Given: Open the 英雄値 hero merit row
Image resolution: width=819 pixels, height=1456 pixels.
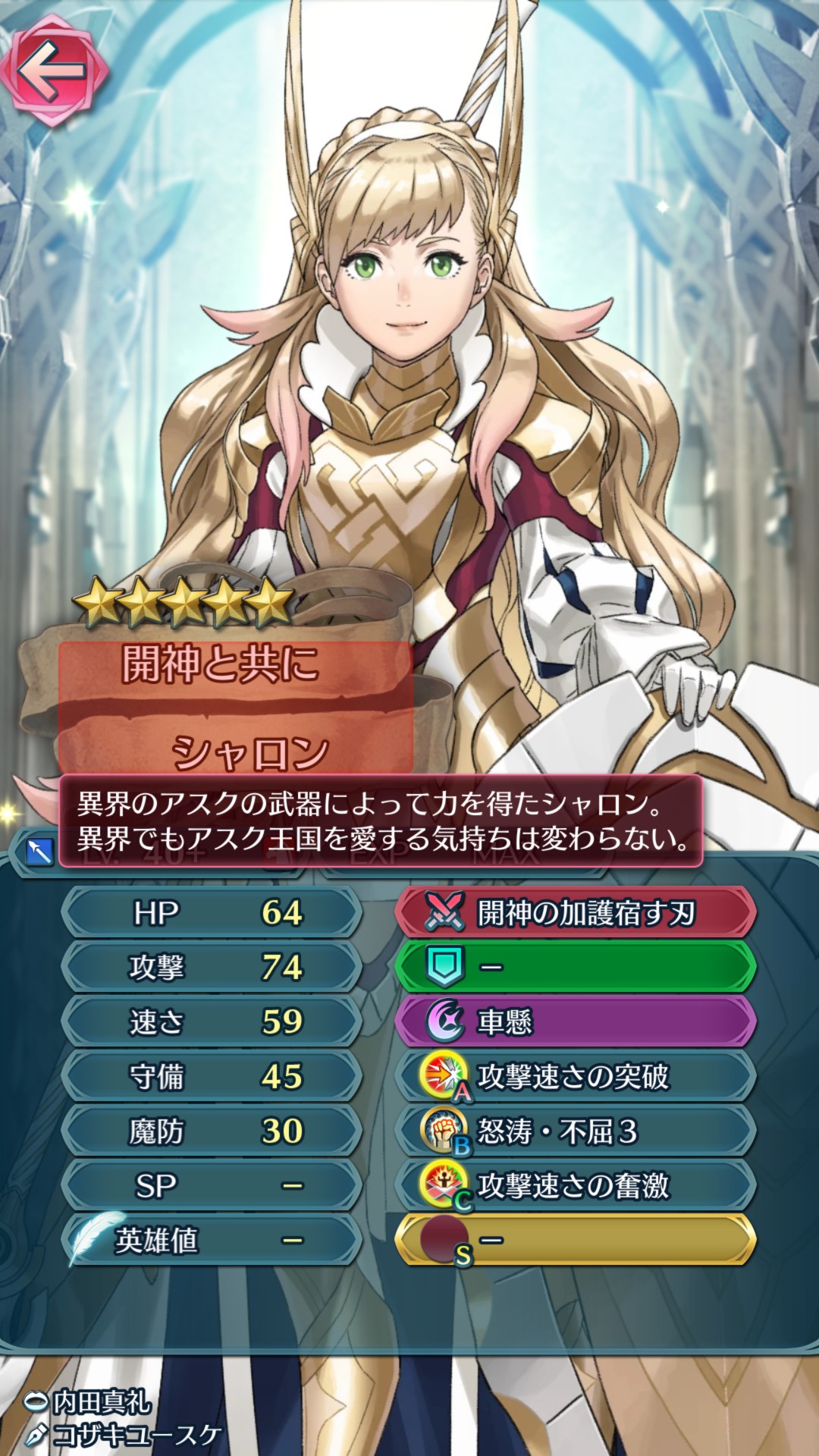Looking at the screenshot, I should pos(211,1241).
